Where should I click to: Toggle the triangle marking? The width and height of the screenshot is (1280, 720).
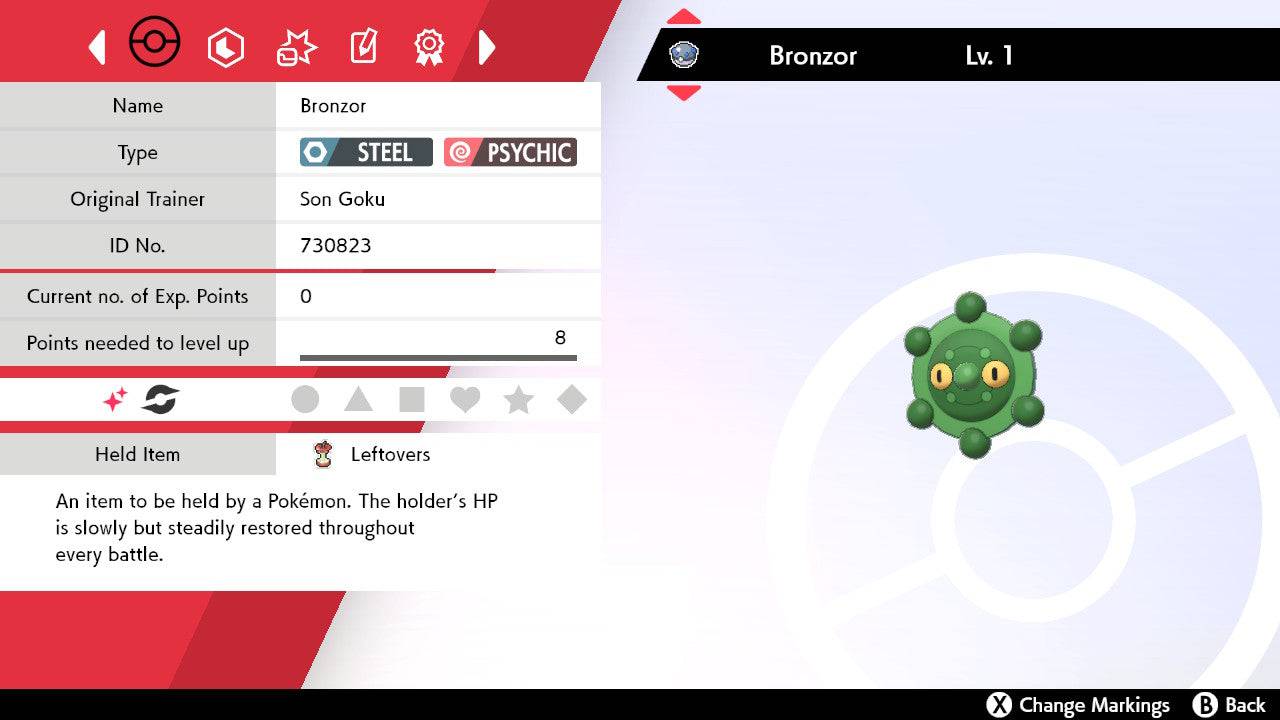(358, 400)
